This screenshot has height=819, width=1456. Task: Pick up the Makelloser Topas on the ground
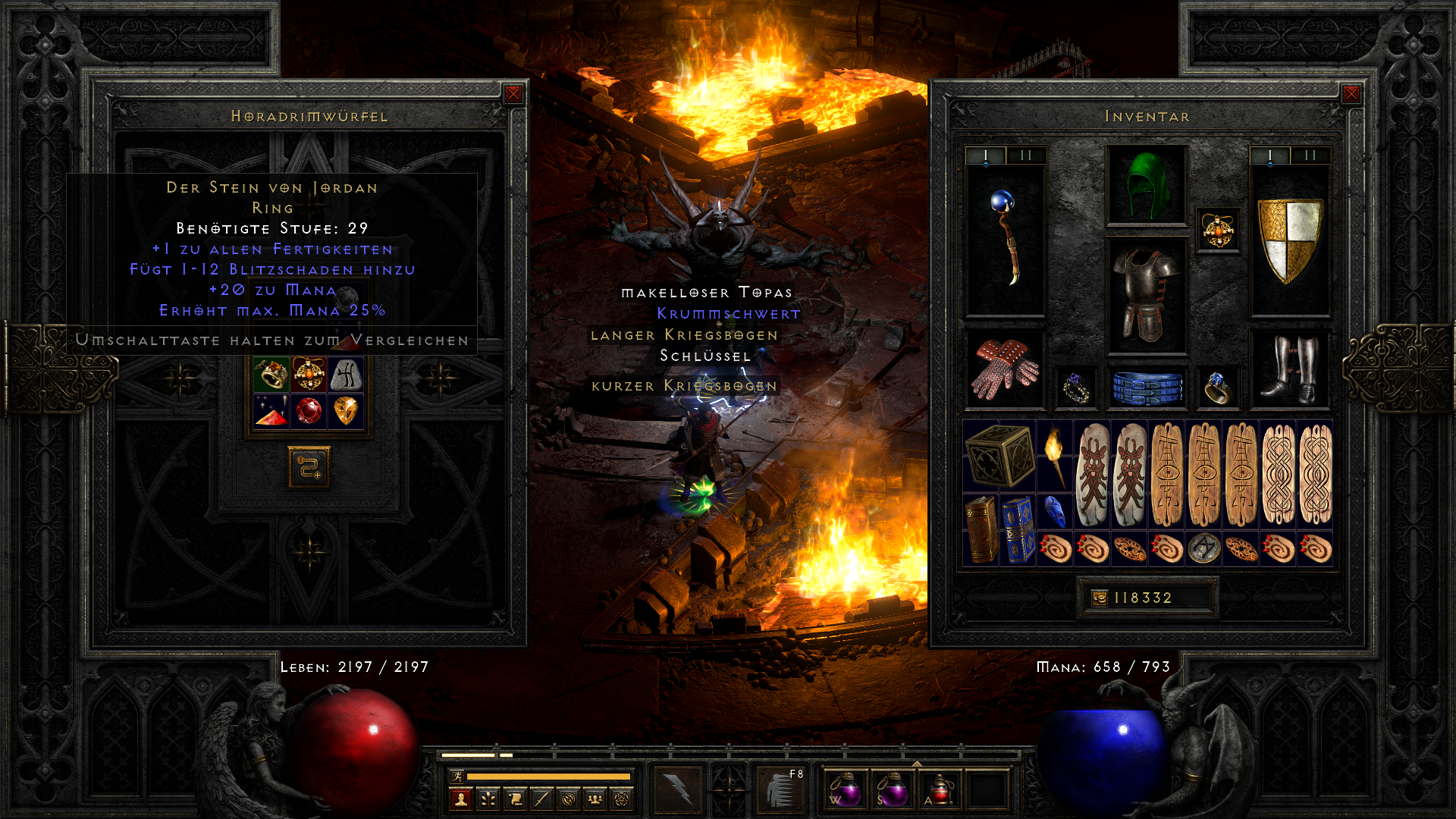(707, 292)
